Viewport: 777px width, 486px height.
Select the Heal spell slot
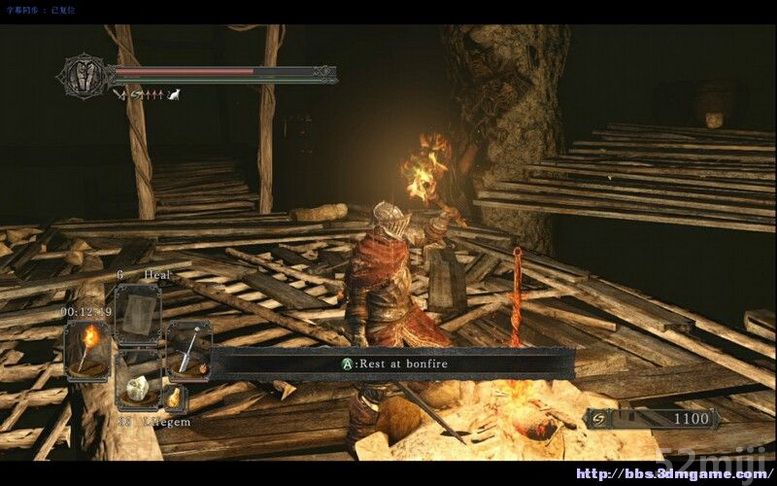[137, 315]
